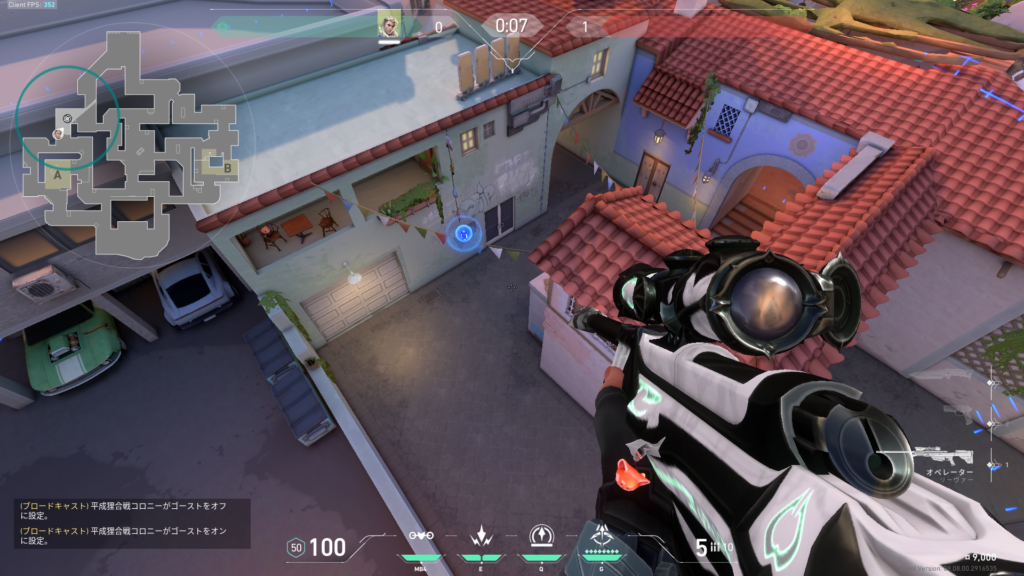The image size is (1024, 576).
Task: Select the agent portrait in top bar
Action: tap(389, 25)
